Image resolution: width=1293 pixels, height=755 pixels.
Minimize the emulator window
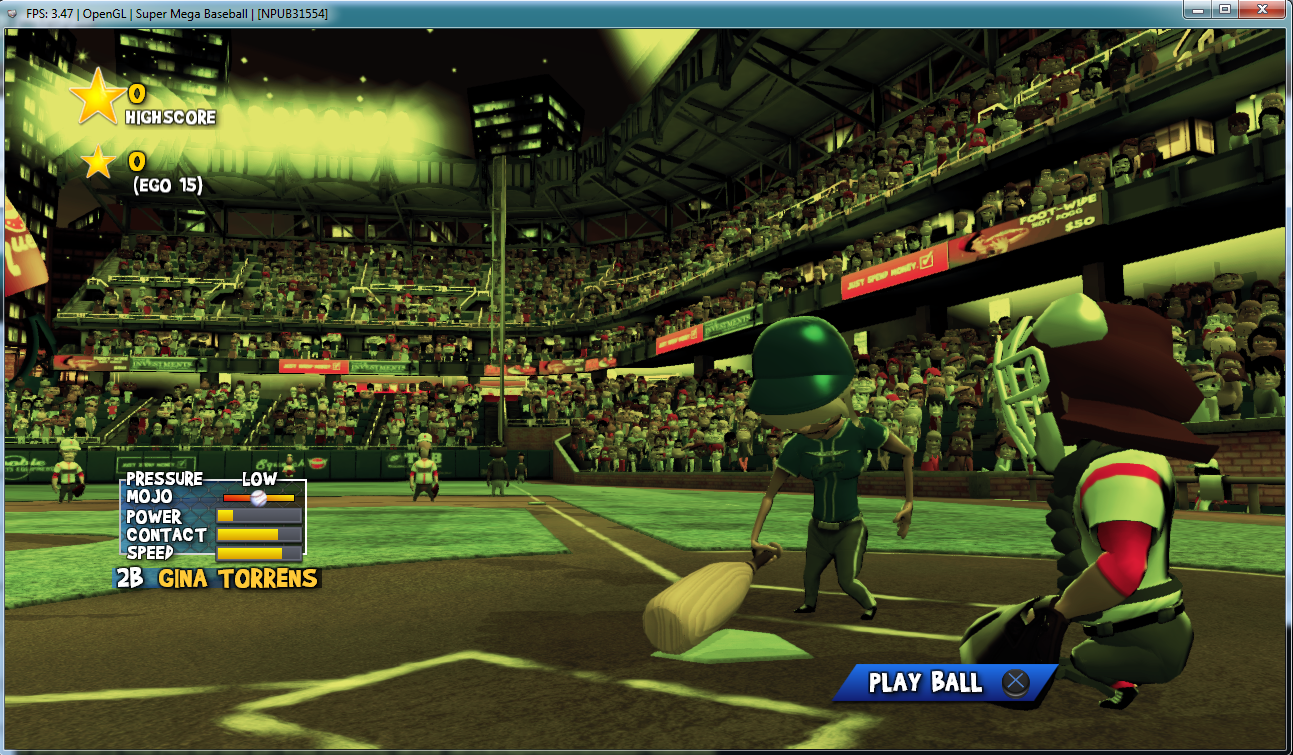click(1198, 10)
